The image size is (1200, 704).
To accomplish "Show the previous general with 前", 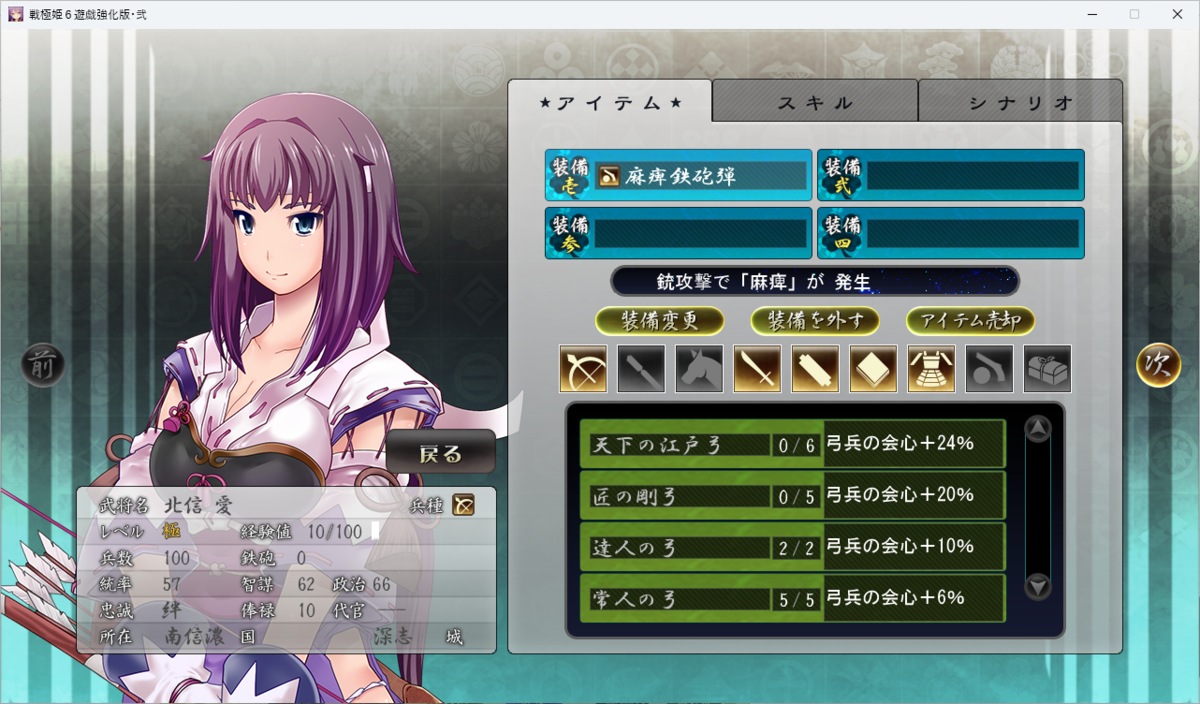I will pos(43,366).
